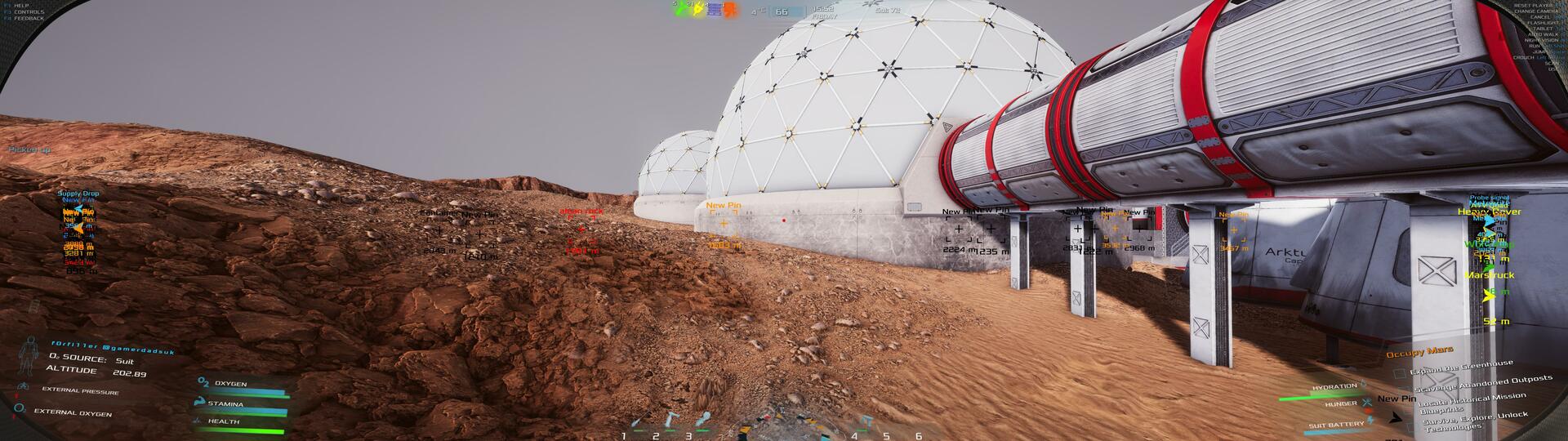Switch to the blue tool in slot 4
Image resolution: width=1568 pixels, height=441 pixels.
(865, 421)
